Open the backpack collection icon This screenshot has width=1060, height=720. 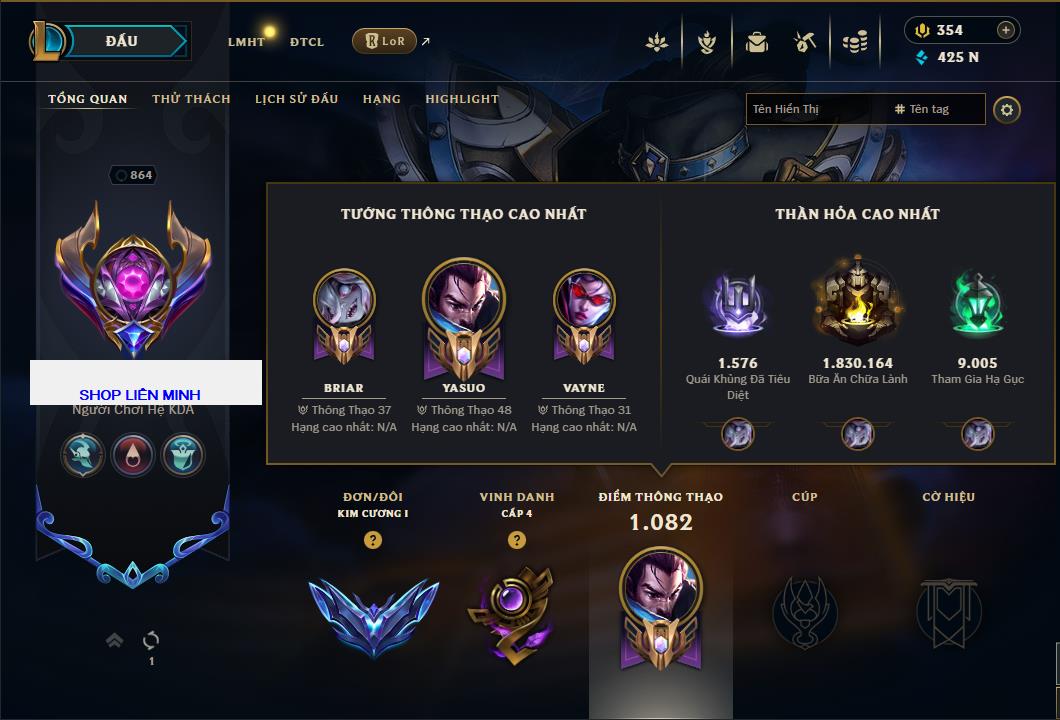point(757,42)
